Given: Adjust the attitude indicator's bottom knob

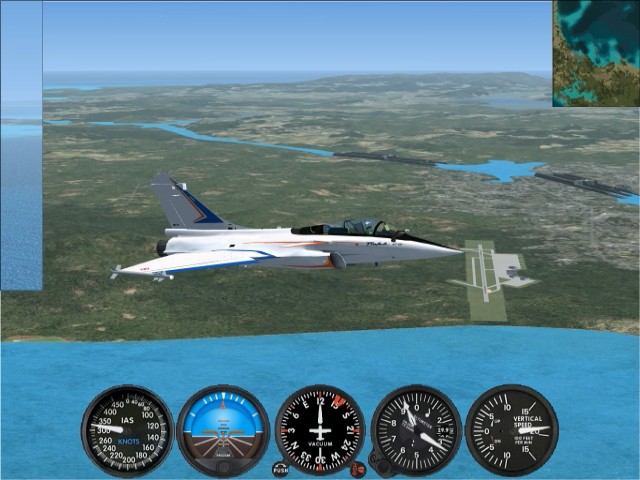Looking at the screenshot, I should (223, 466).
